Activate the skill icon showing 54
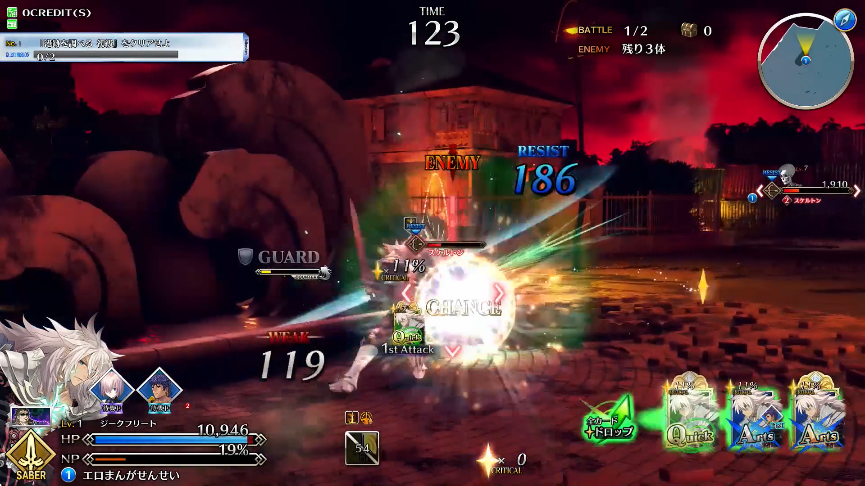This screenshot has width=865, height=486. click(x=361, y=447)
